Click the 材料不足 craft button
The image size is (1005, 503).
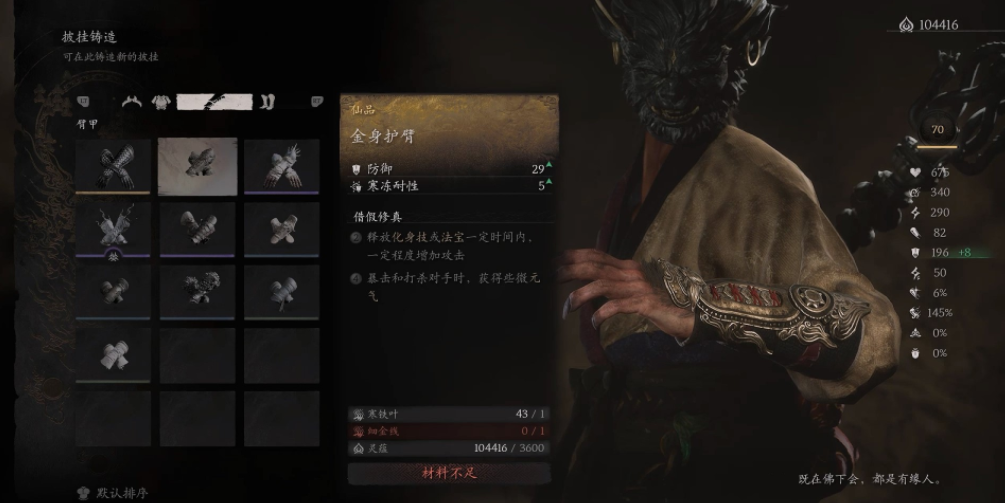(449, 472)
